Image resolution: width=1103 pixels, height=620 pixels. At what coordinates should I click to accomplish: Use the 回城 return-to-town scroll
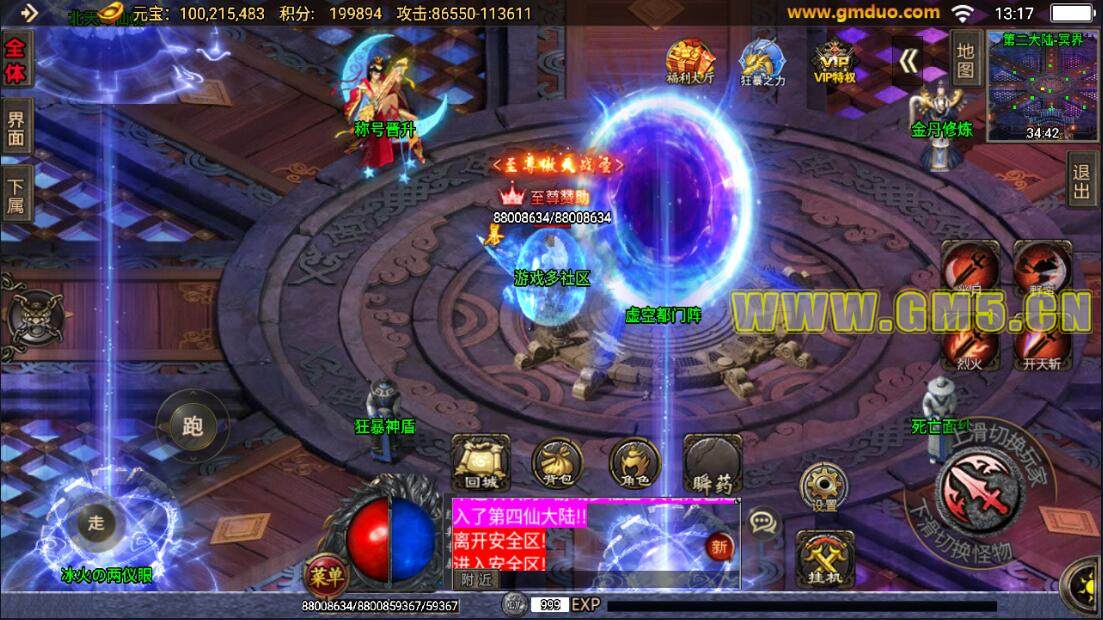point(481,464)
